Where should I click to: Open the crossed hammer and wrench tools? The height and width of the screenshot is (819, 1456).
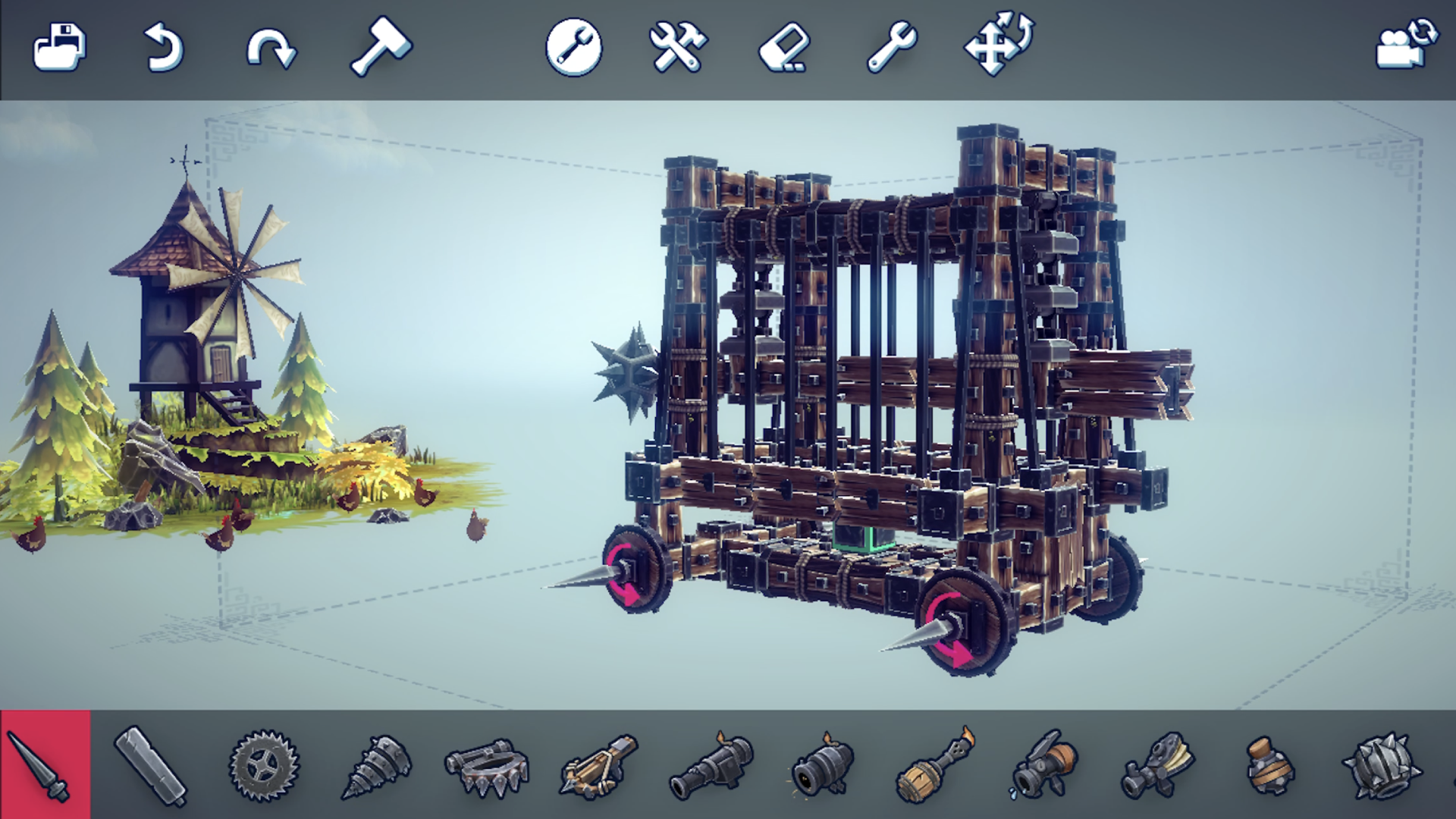pyautogui.click(x=678, y=47)
